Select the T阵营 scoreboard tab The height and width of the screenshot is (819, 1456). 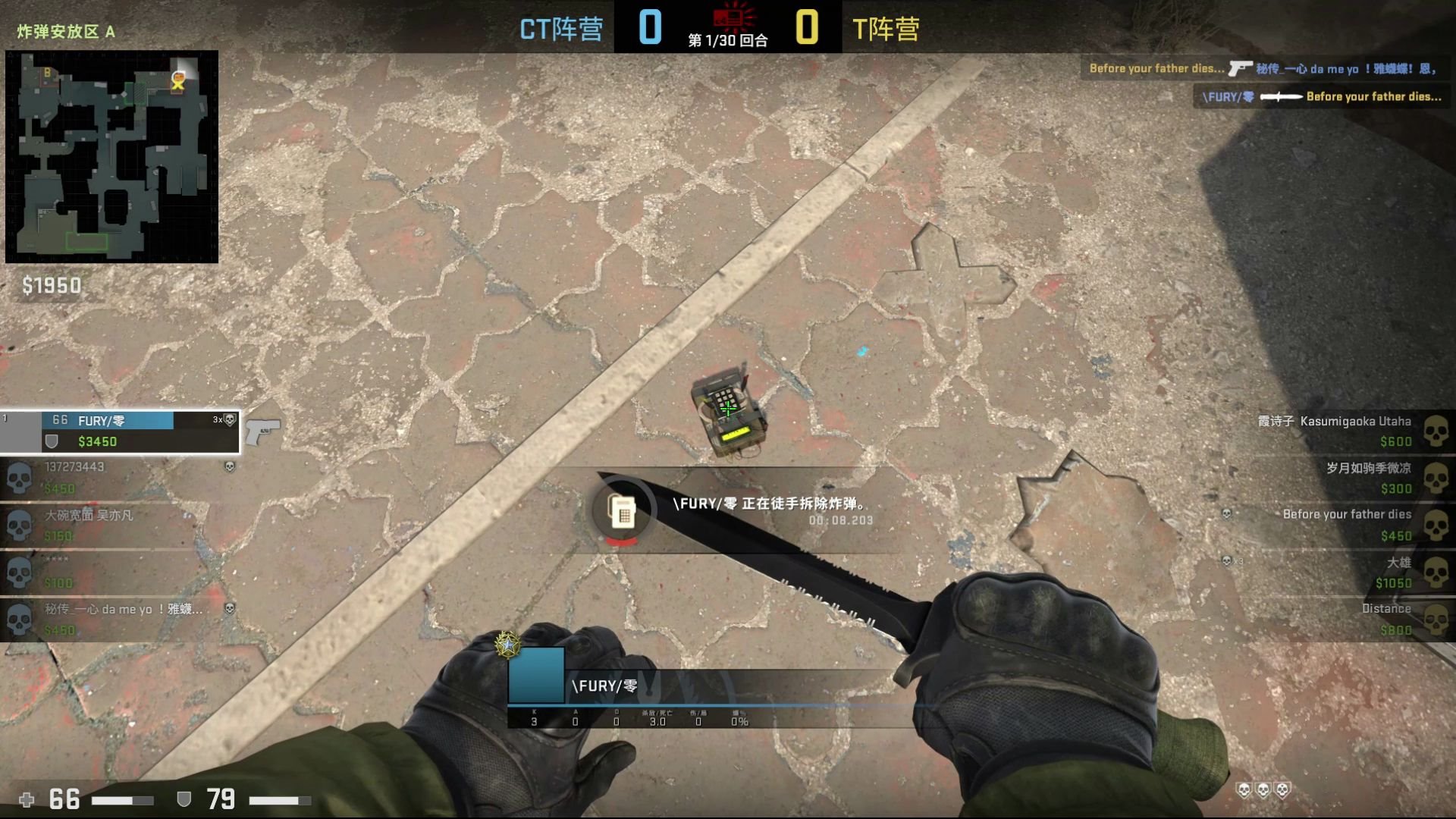(x=887, y=29)
